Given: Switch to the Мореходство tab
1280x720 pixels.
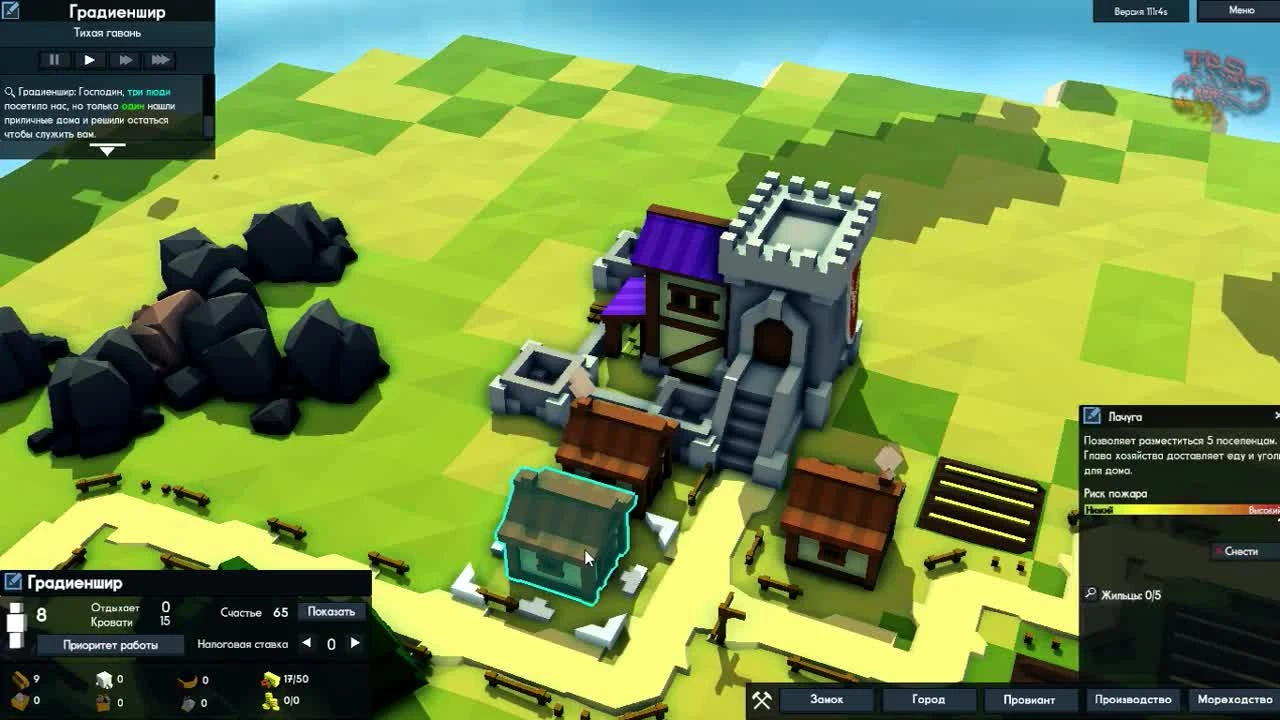Looking at the screenshot, I should [x=1234, y=700].
